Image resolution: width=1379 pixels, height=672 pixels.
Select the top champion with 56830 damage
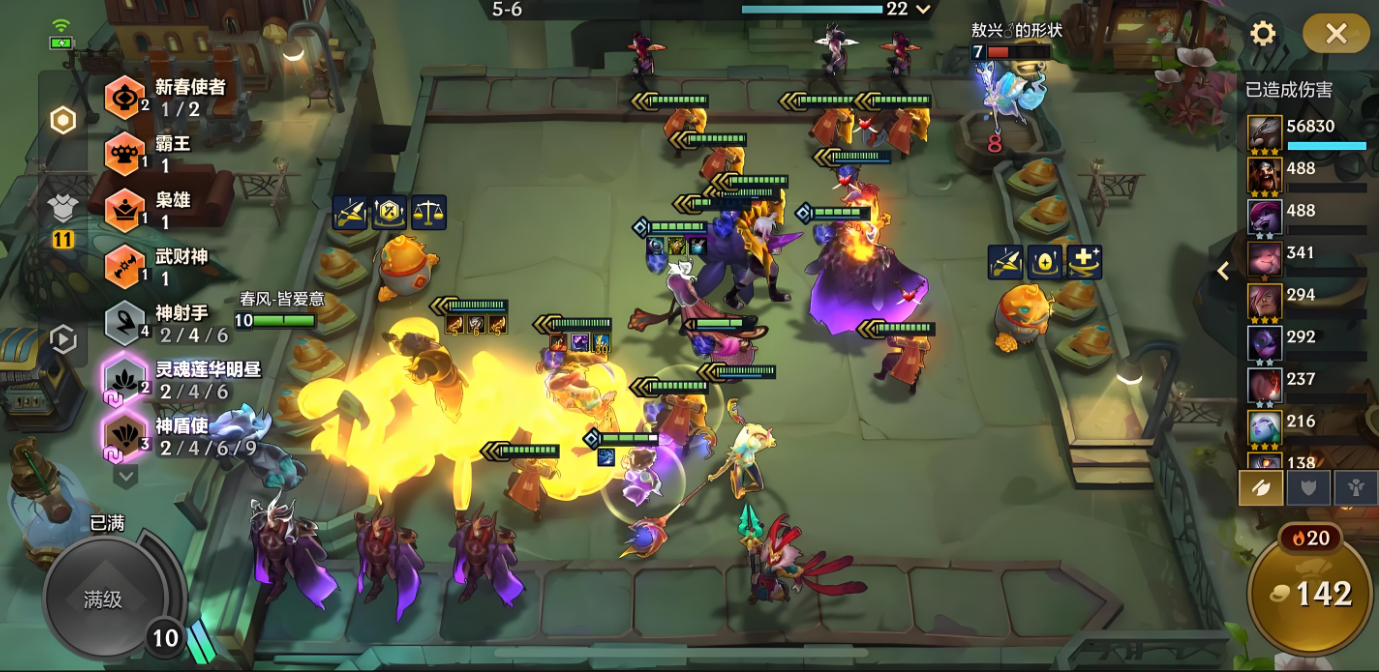pyautogui.click(x=1265, y=134)
